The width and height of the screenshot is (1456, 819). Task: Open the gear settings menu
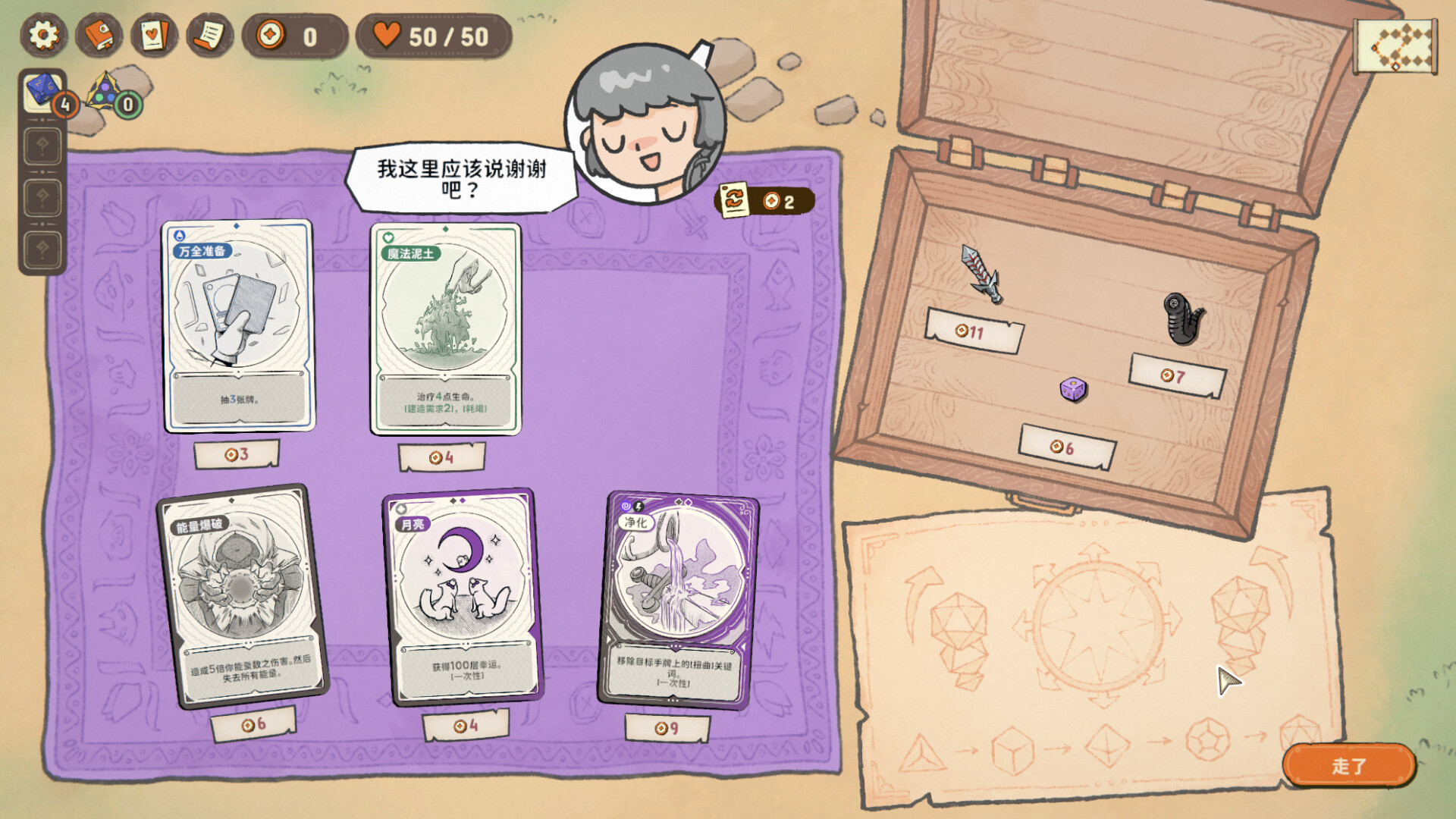click(x=43, y=36)
